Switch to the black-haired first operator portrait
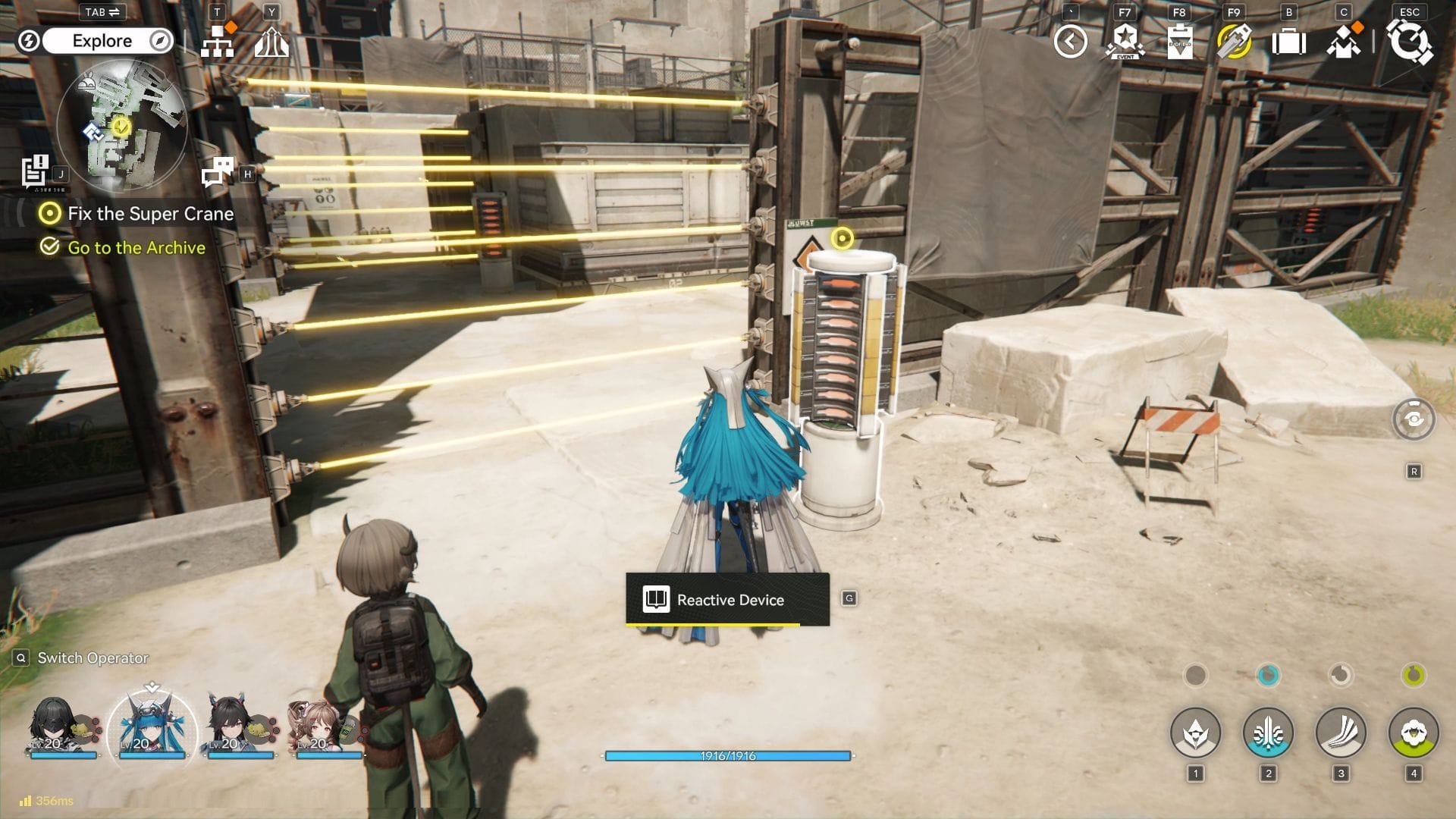The image size is (1456, 819). tap(55, 725)
